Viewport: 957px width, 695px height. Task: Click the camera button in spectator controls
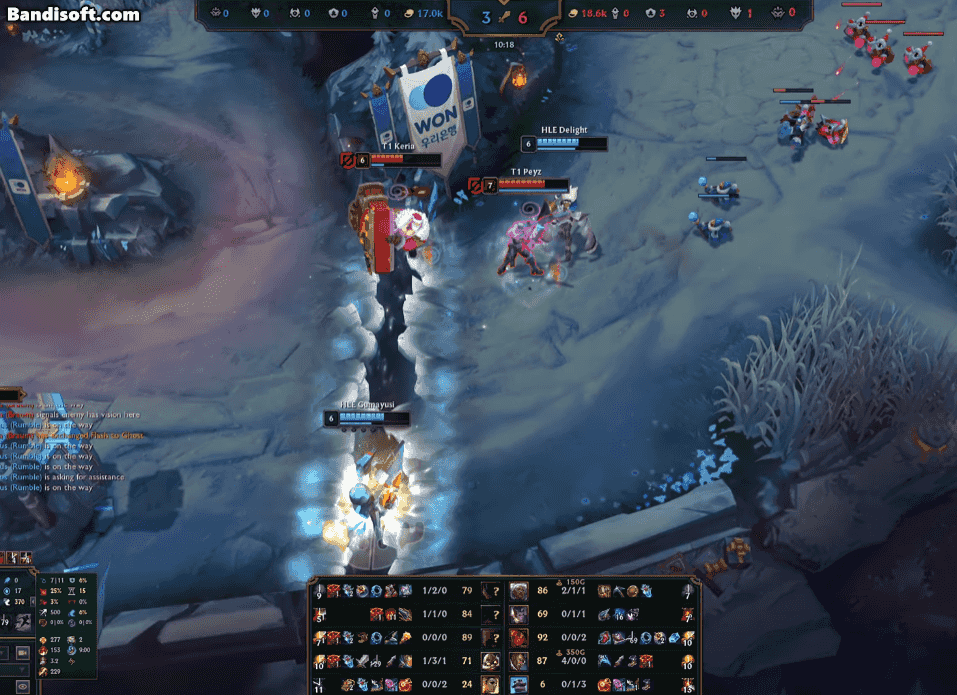coord(23,653)
